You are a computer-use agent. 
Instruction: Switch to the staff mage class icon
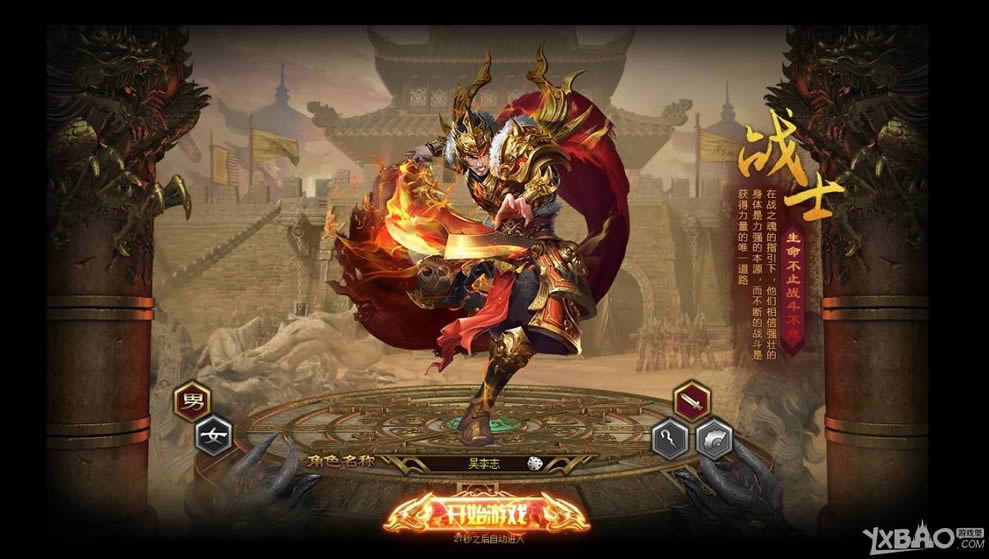click(669, 438)
